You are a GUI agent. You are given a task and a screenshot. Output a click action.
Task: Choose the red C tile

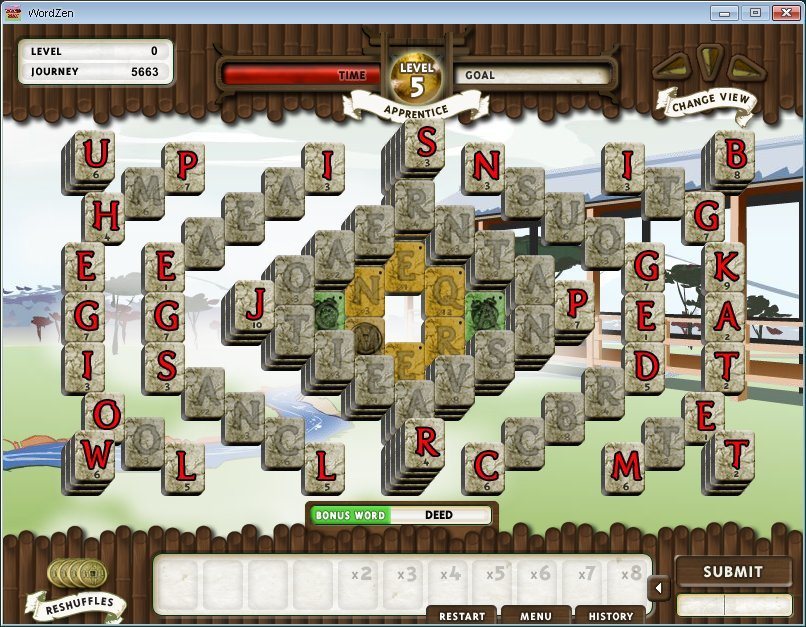486,467
